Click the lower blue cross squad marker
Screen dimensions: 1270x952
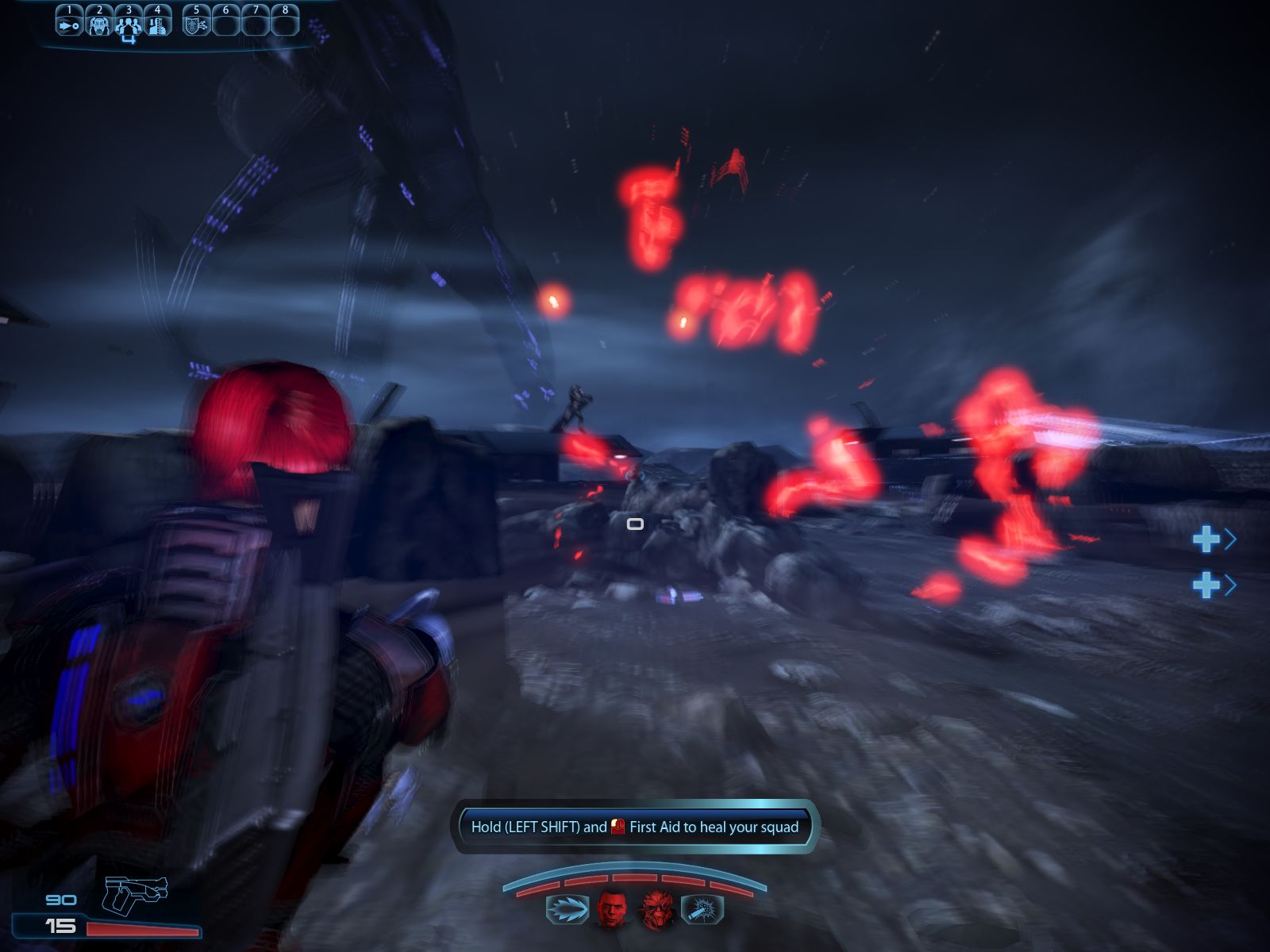tap(1206, 585)
